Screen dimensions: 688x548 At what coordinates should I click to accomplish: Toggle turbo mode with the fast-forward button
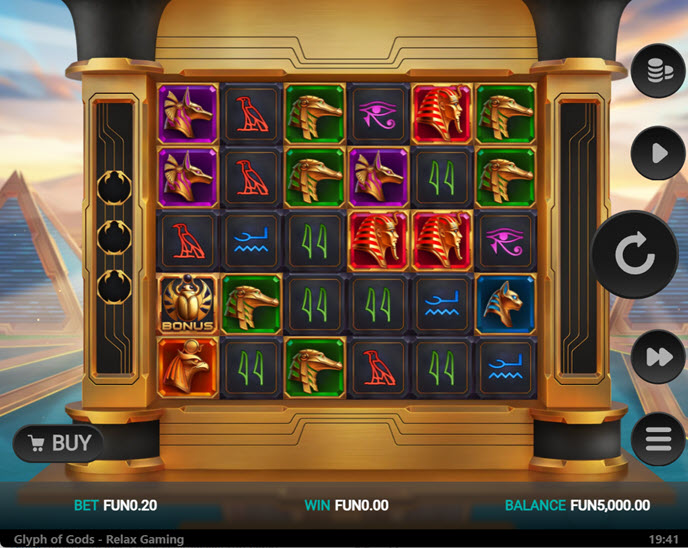pos(658,357)
